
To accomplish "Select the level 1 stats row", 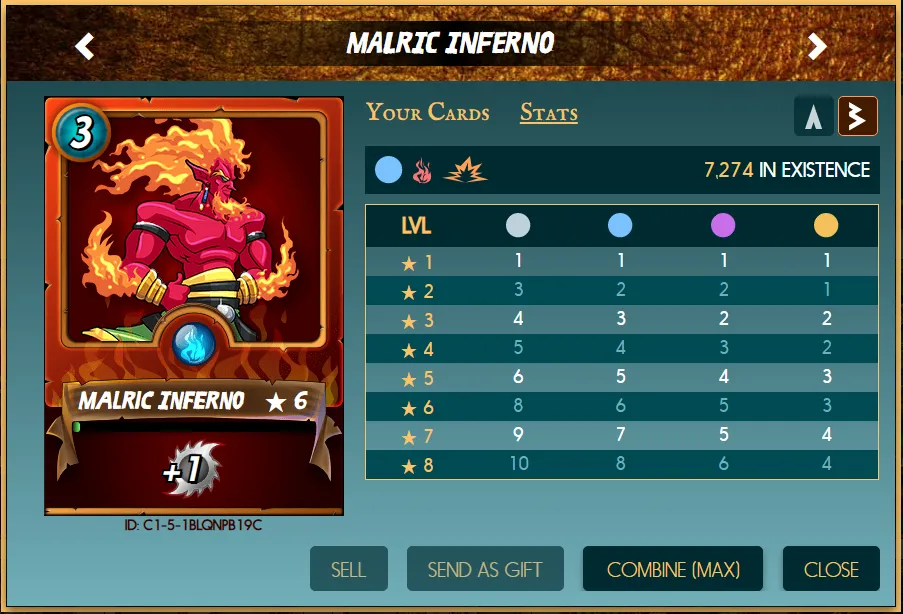I will click(621, 262).
